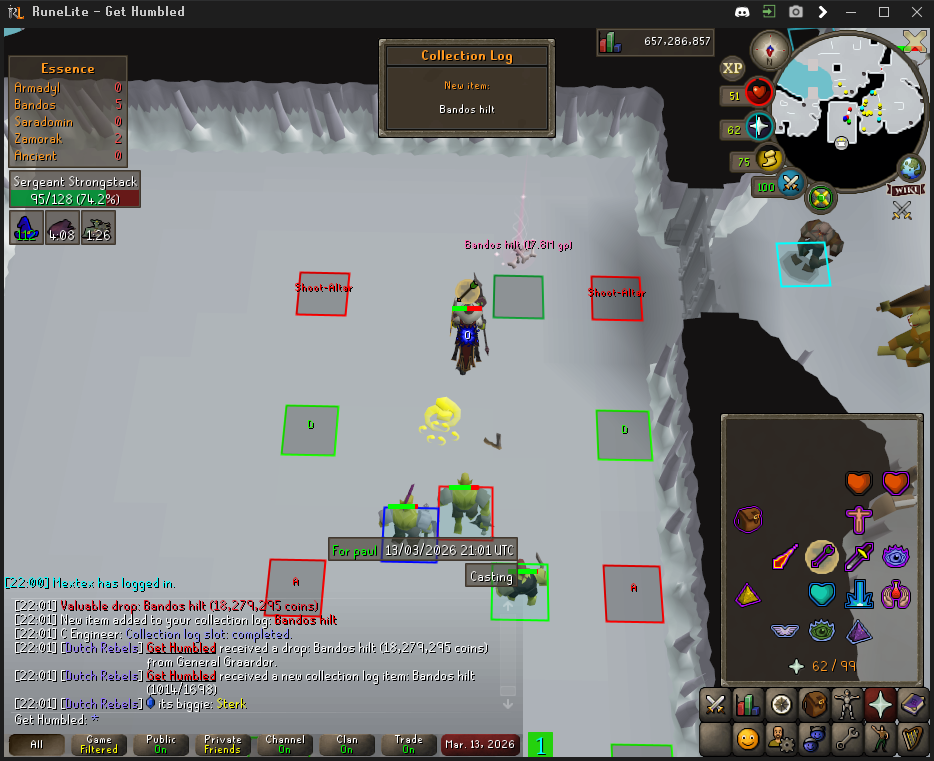
Task: Click the Hitpoints orb showing 51
Action: point(759,96)
